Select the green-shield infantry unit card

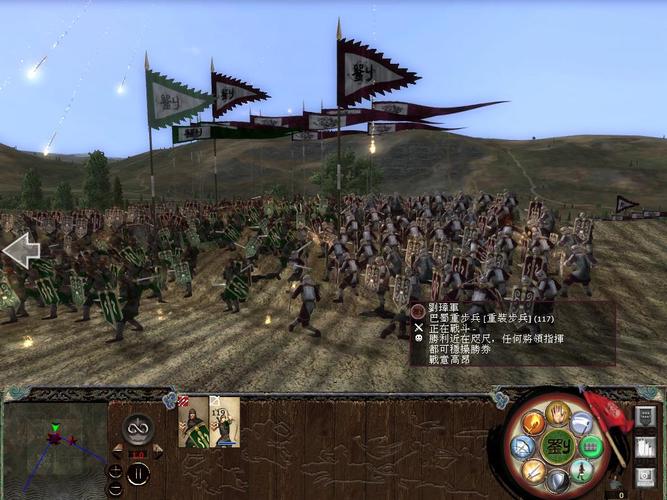[x=193, y=422]
